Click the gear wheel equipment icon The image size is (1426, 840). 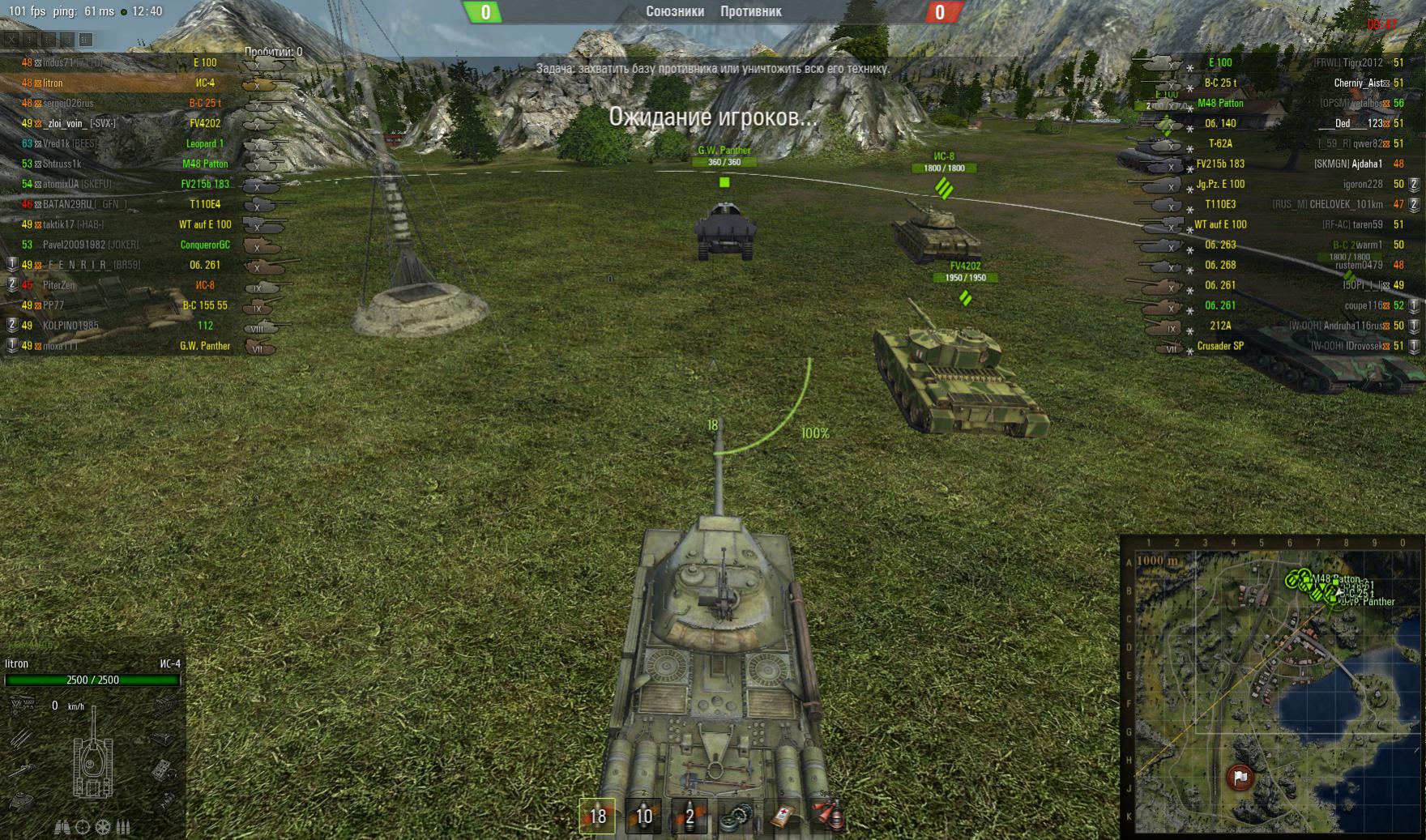point(103,827)
